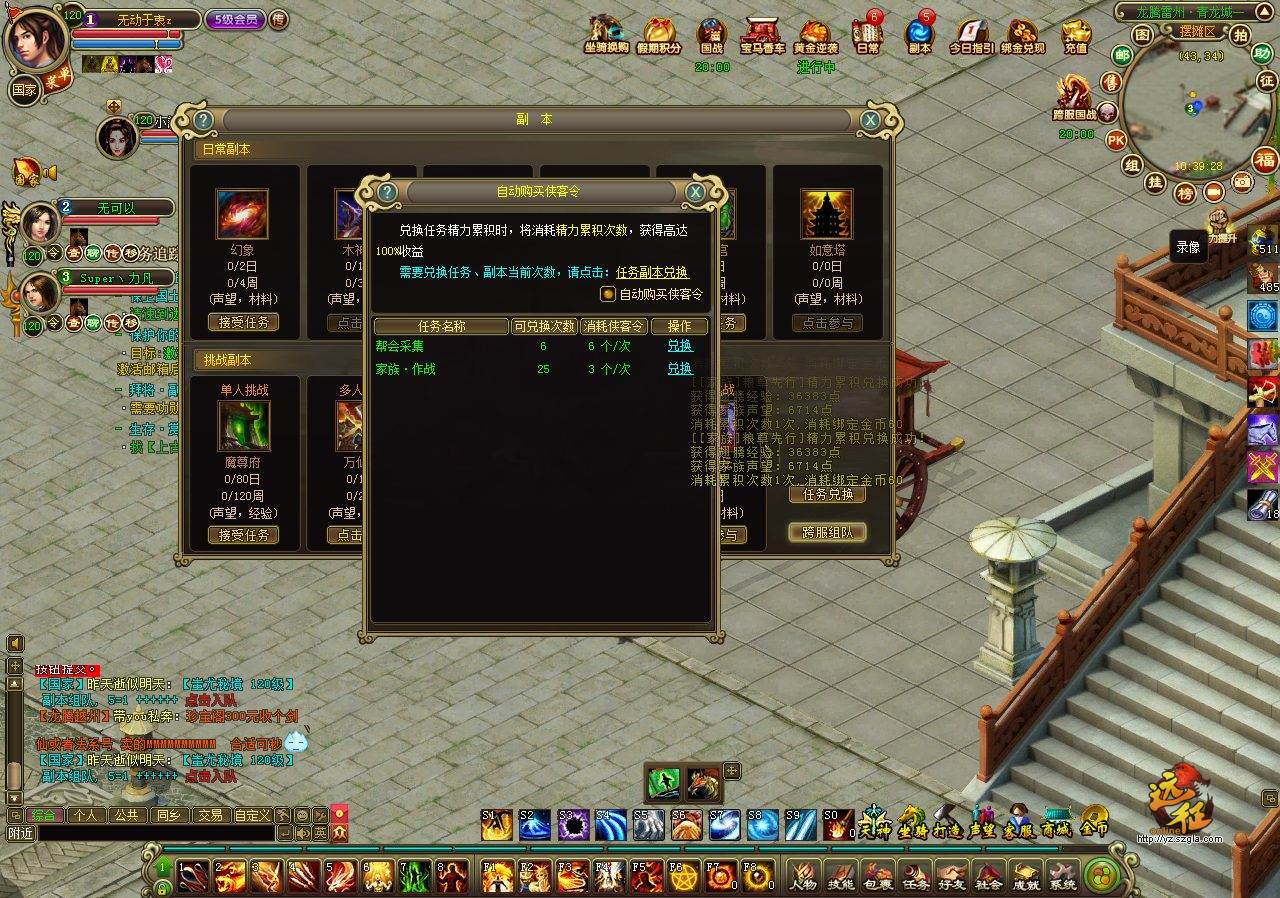The height and width of the screenshot is (898, 1280).
Task: Switch chat to the 个人 tab
Action: click(85, 815)
